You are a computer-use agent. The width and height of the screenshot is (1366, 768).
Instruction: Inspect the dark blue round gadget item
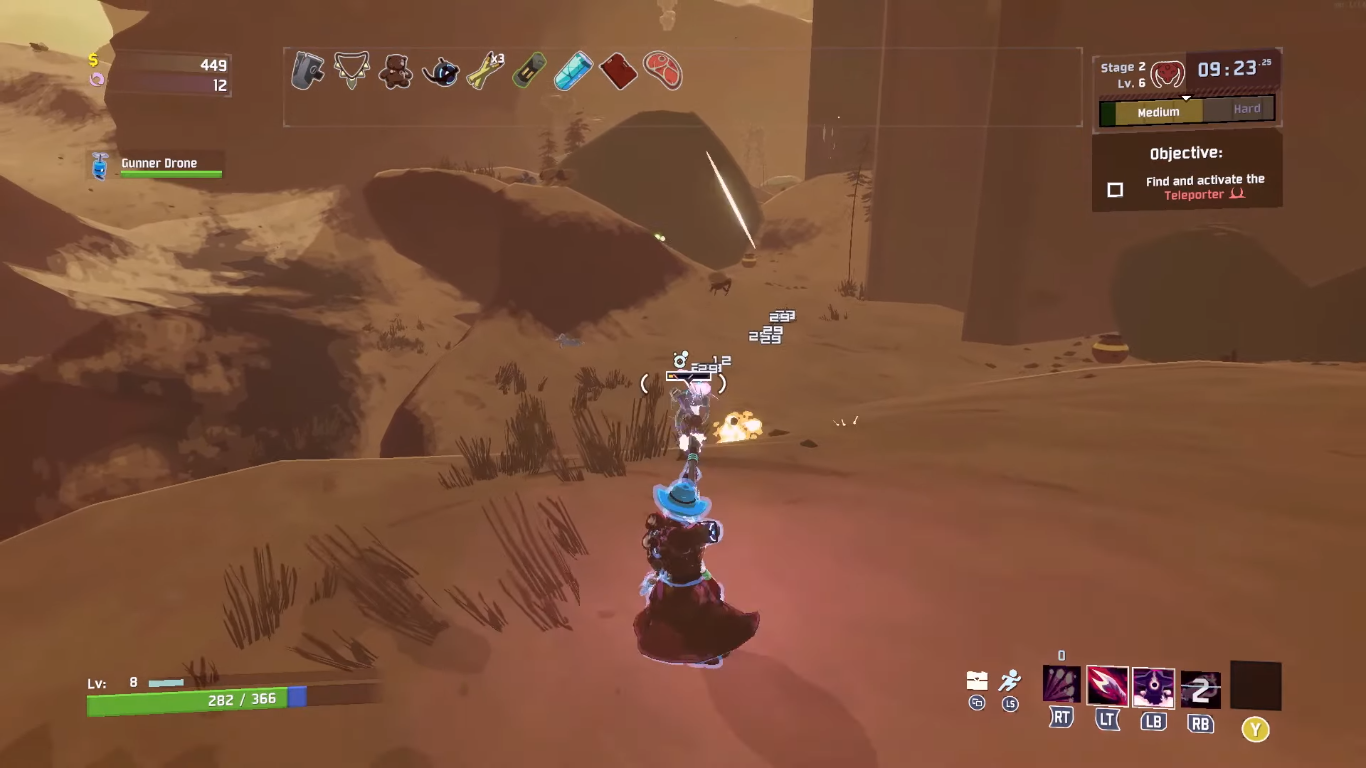coord(440,71)
